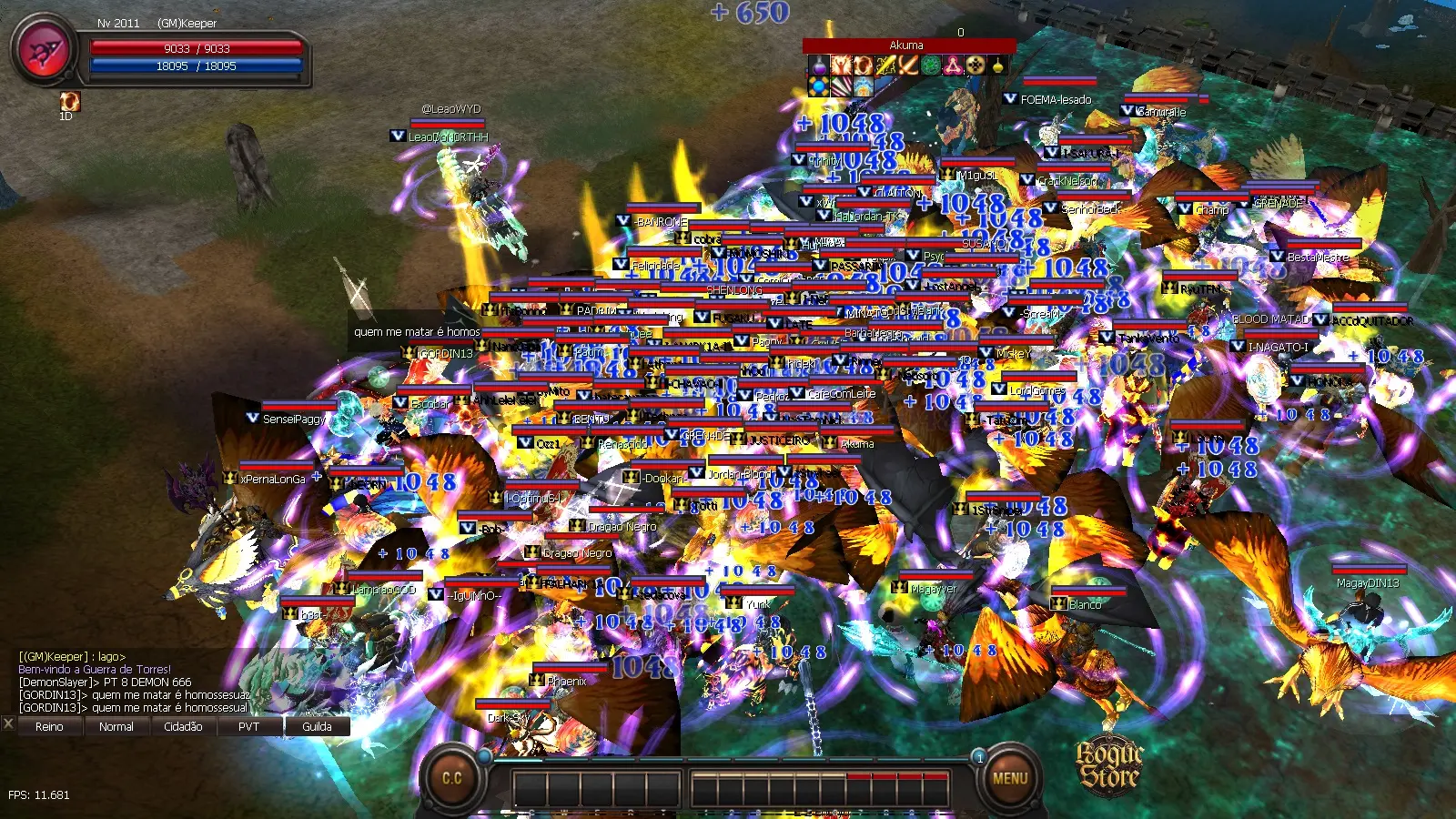The height and width of the screenshot is (819, 1456).
Task: Open the Rogue Store shop
Action: tap(1108, 765)
